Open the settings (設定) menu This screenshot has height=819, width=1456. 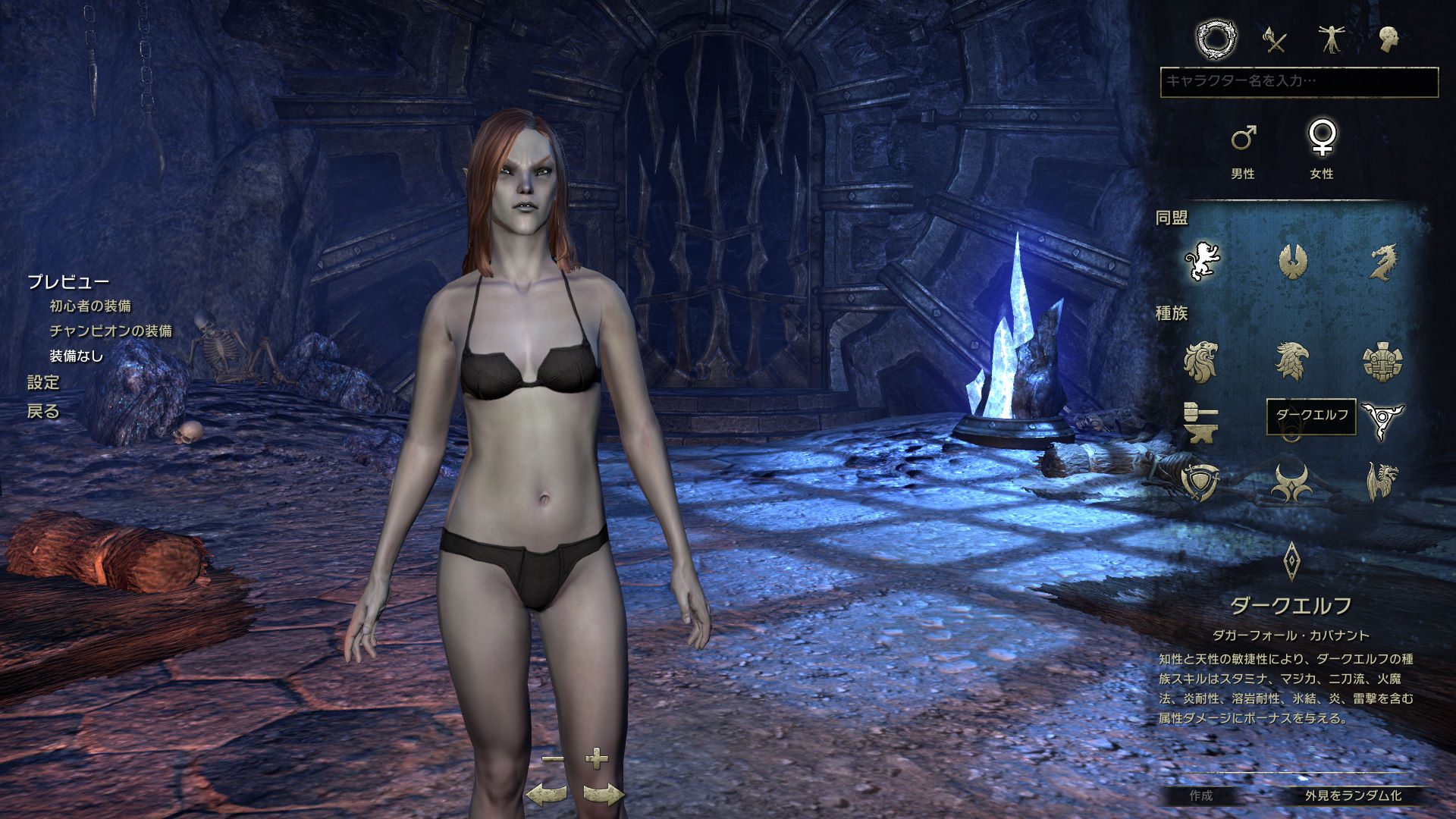click(x=43, y=383)
